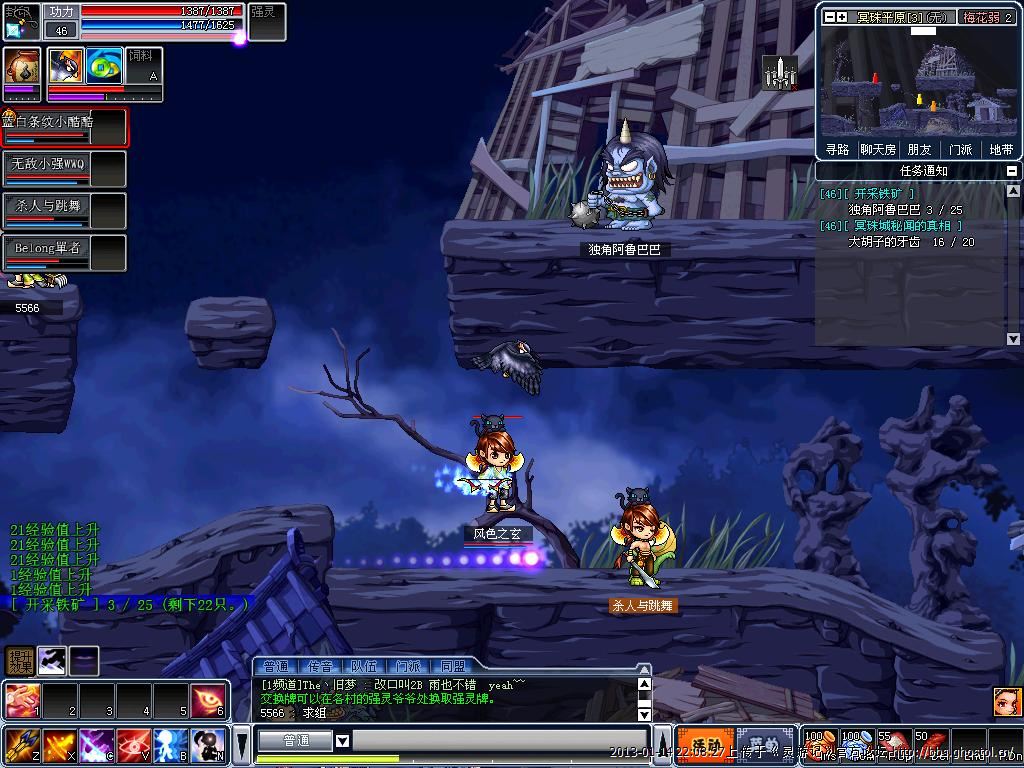Open the 朋友 friends list
Viewport: 1024px width, 768px height.
pyautogui.click(x=920, y=149)
